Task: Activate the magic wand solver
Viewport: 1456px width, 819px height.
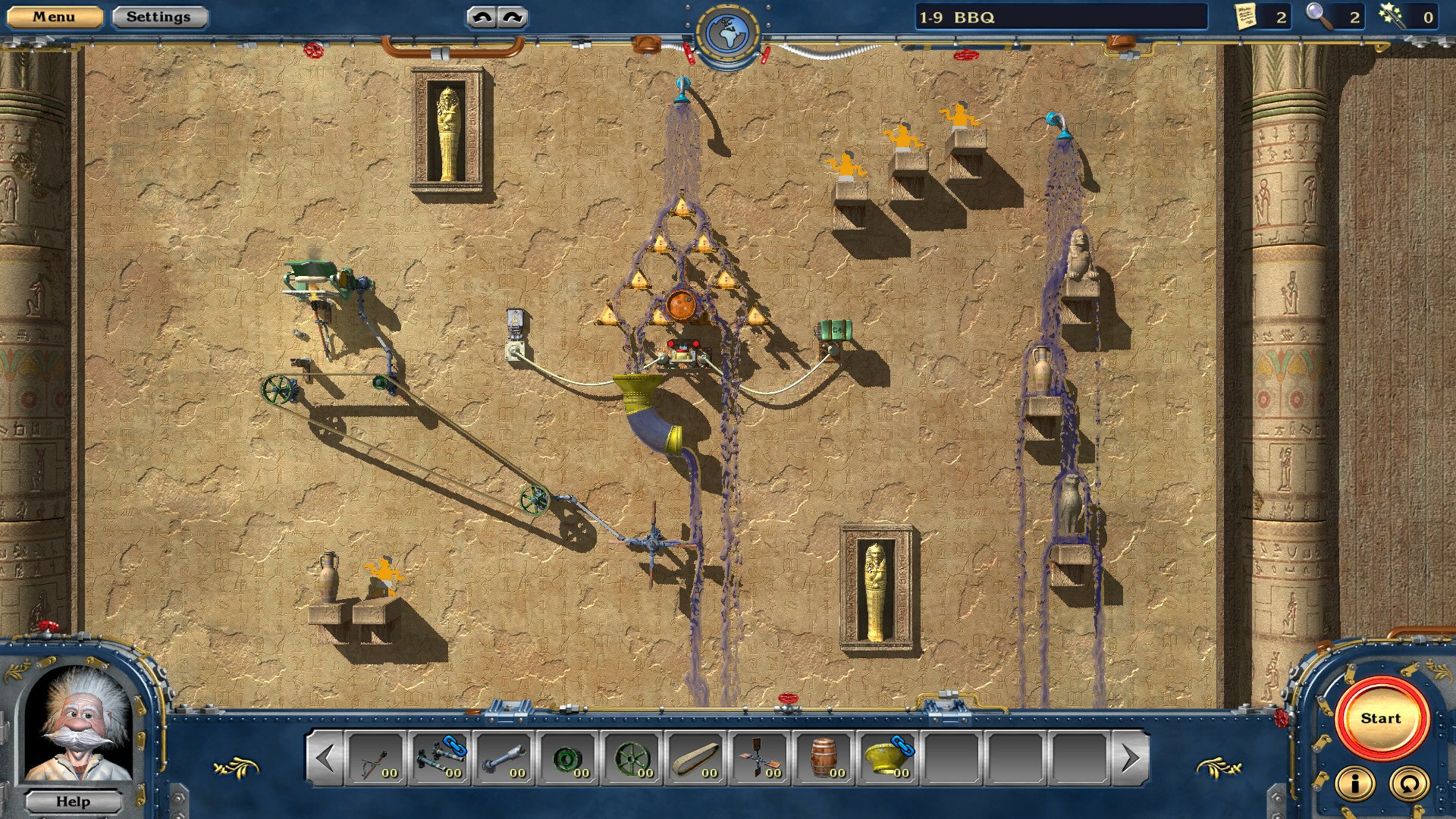Action: pos(1392,17)
